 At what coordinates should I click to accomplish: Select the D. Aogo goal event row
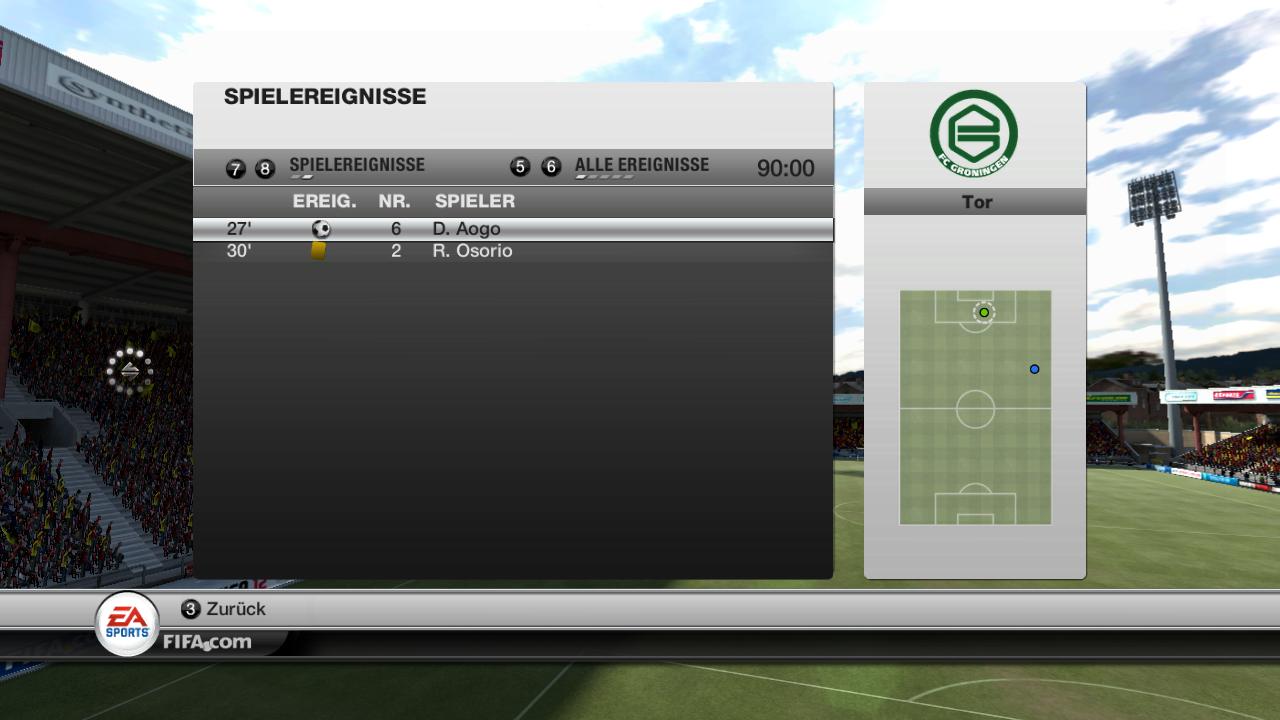512,229
